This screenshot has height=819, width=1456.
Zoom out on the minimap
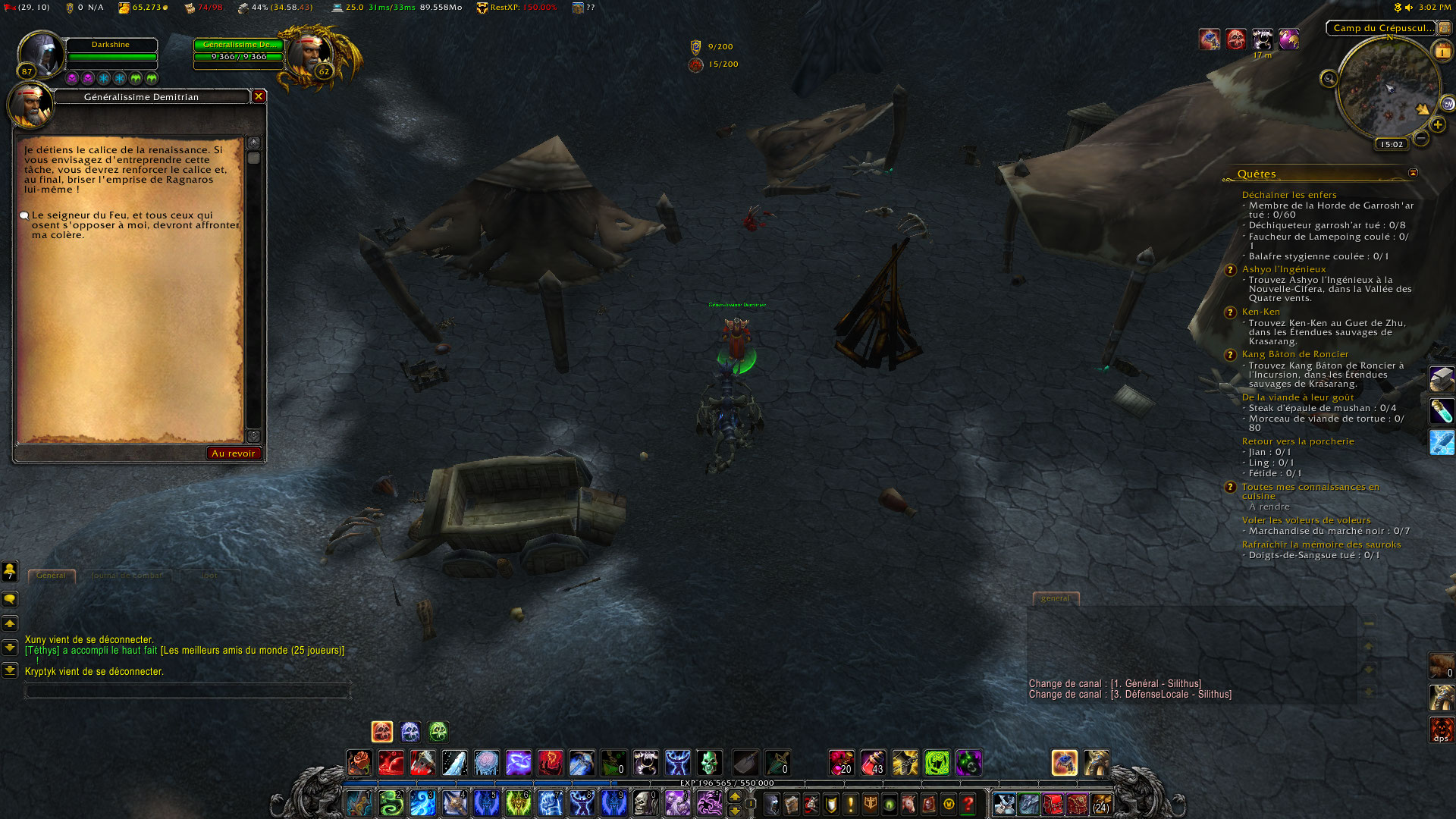[1421, 138]
